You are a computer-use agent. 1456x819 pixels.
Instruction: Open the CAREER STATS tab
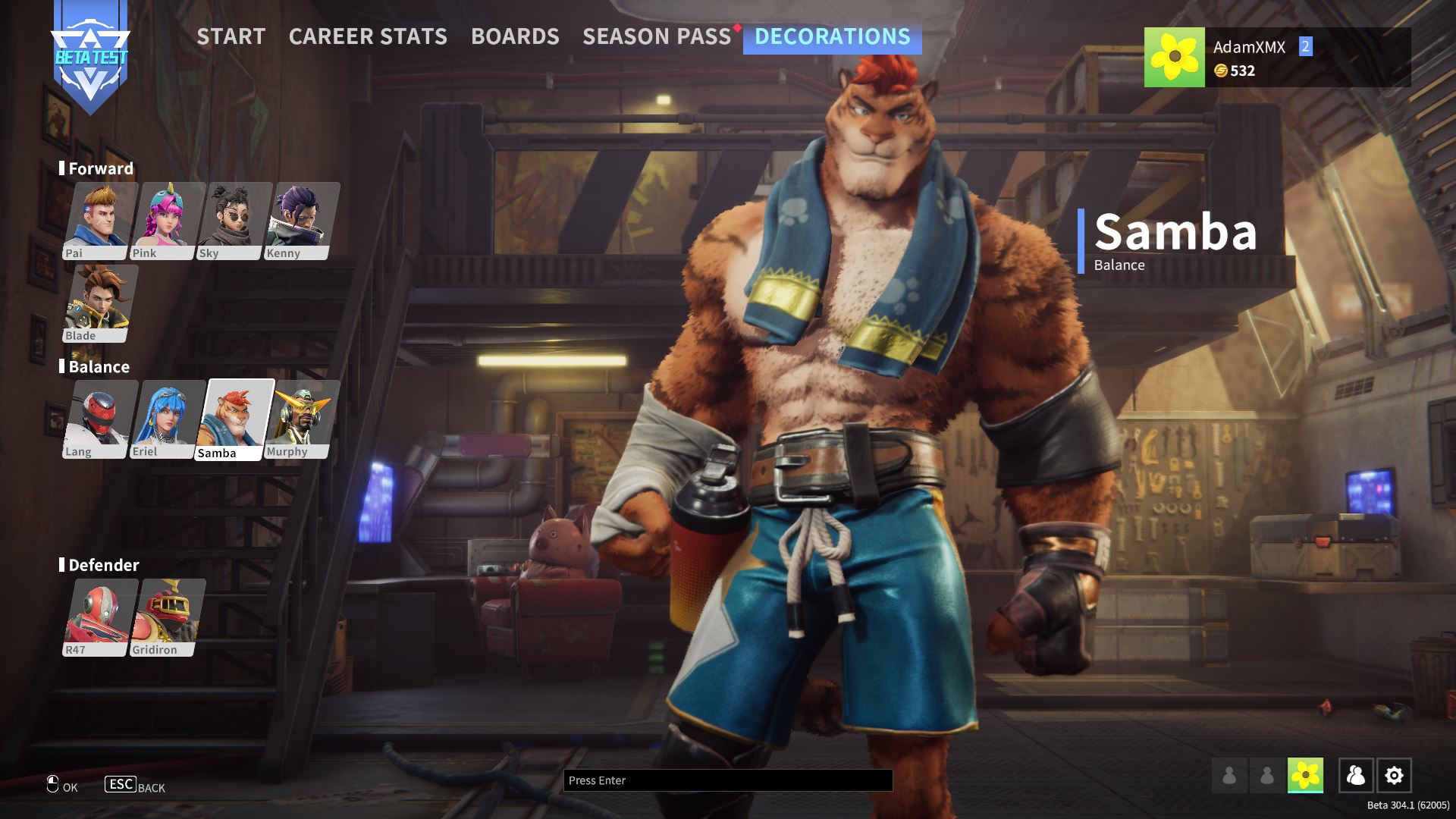[x=368, y=36]
